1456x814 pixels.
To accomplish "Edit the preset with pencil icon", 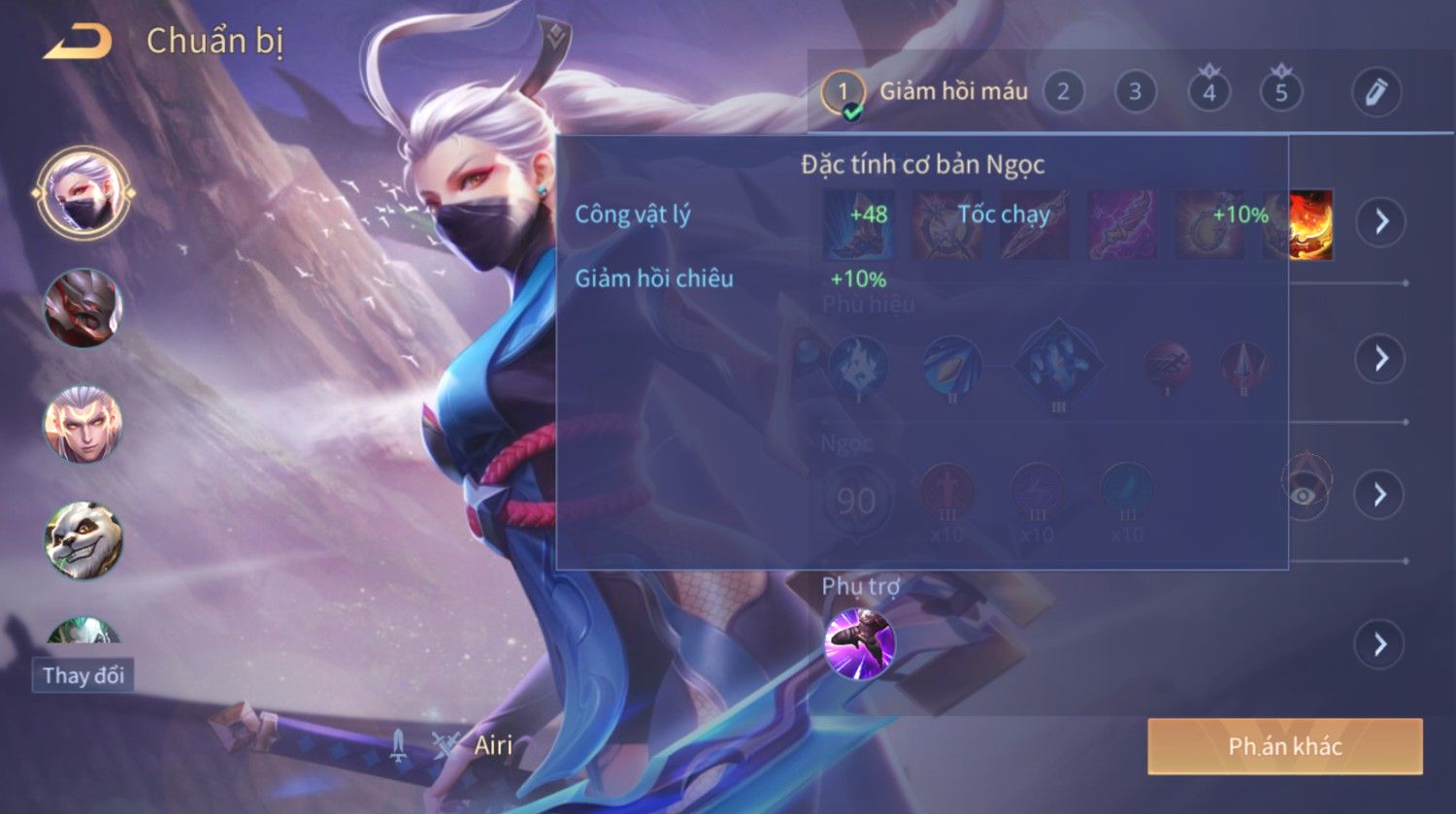I will [x=1376, y=92].
